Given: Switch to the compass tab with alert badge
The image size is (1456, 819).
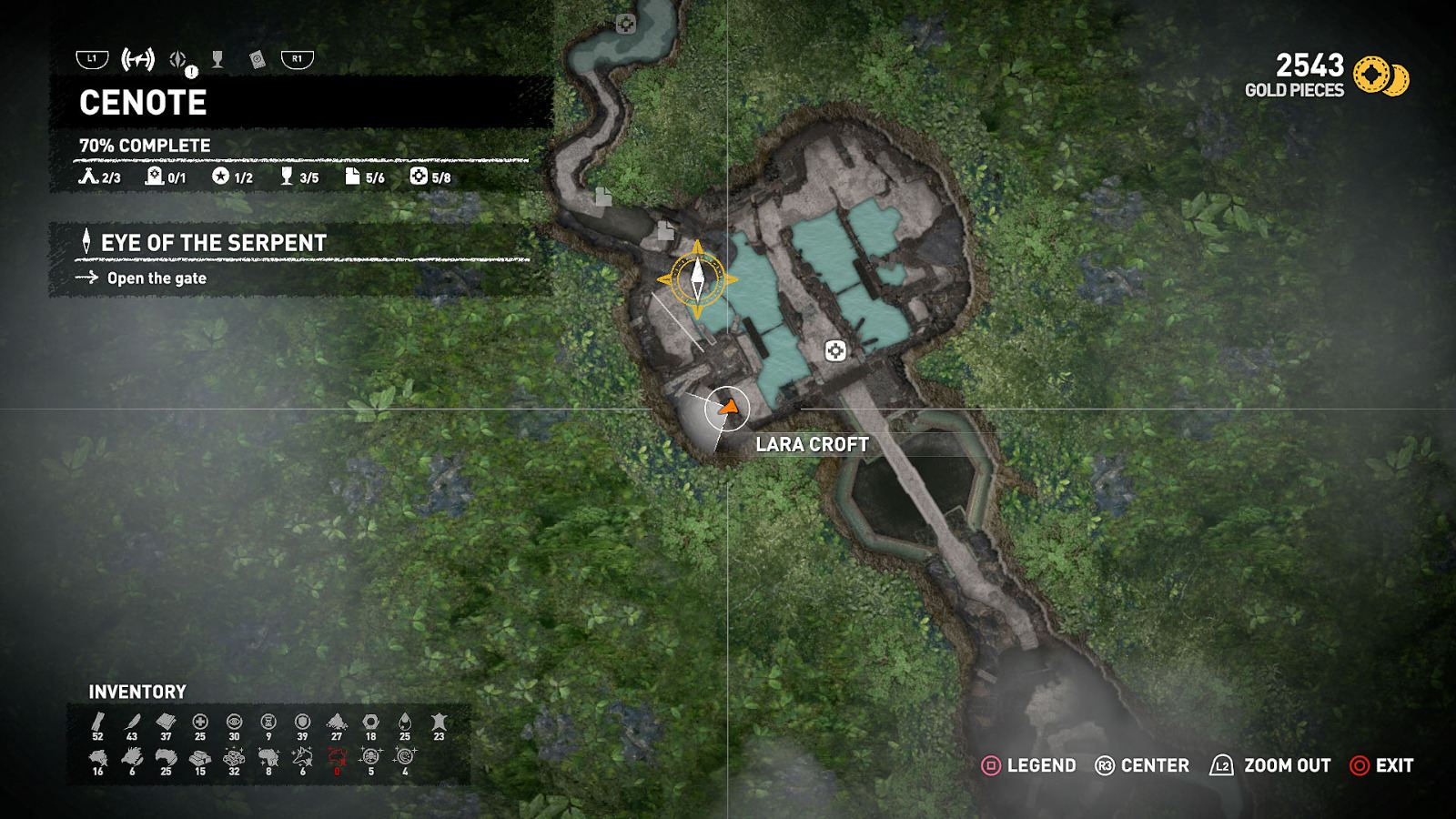Looking at the screenshot, I should 179,60.
